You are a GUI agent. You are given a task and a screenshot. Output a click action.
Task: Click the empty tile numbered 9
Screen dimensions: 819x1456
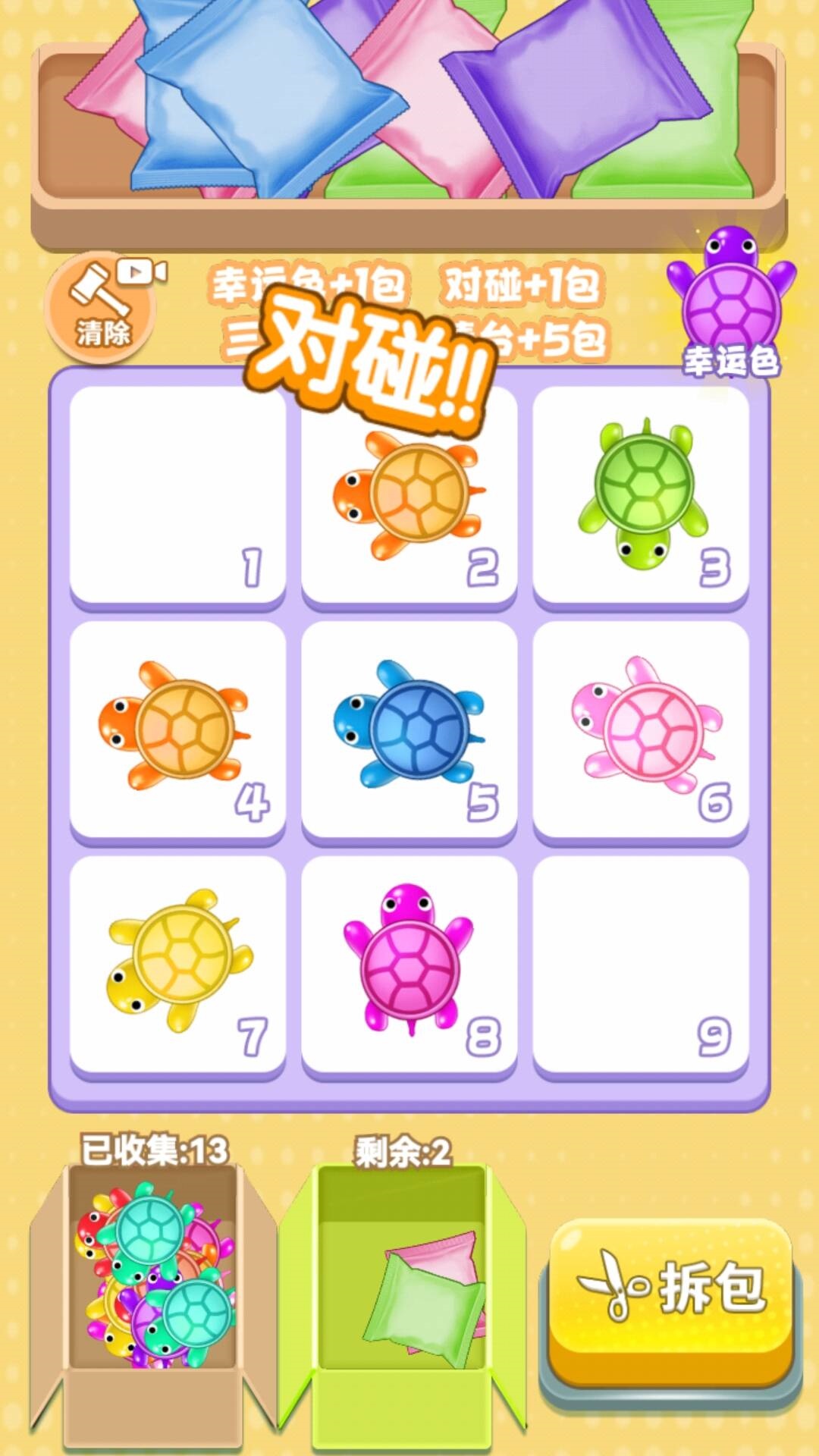click(x=641, y=963)
